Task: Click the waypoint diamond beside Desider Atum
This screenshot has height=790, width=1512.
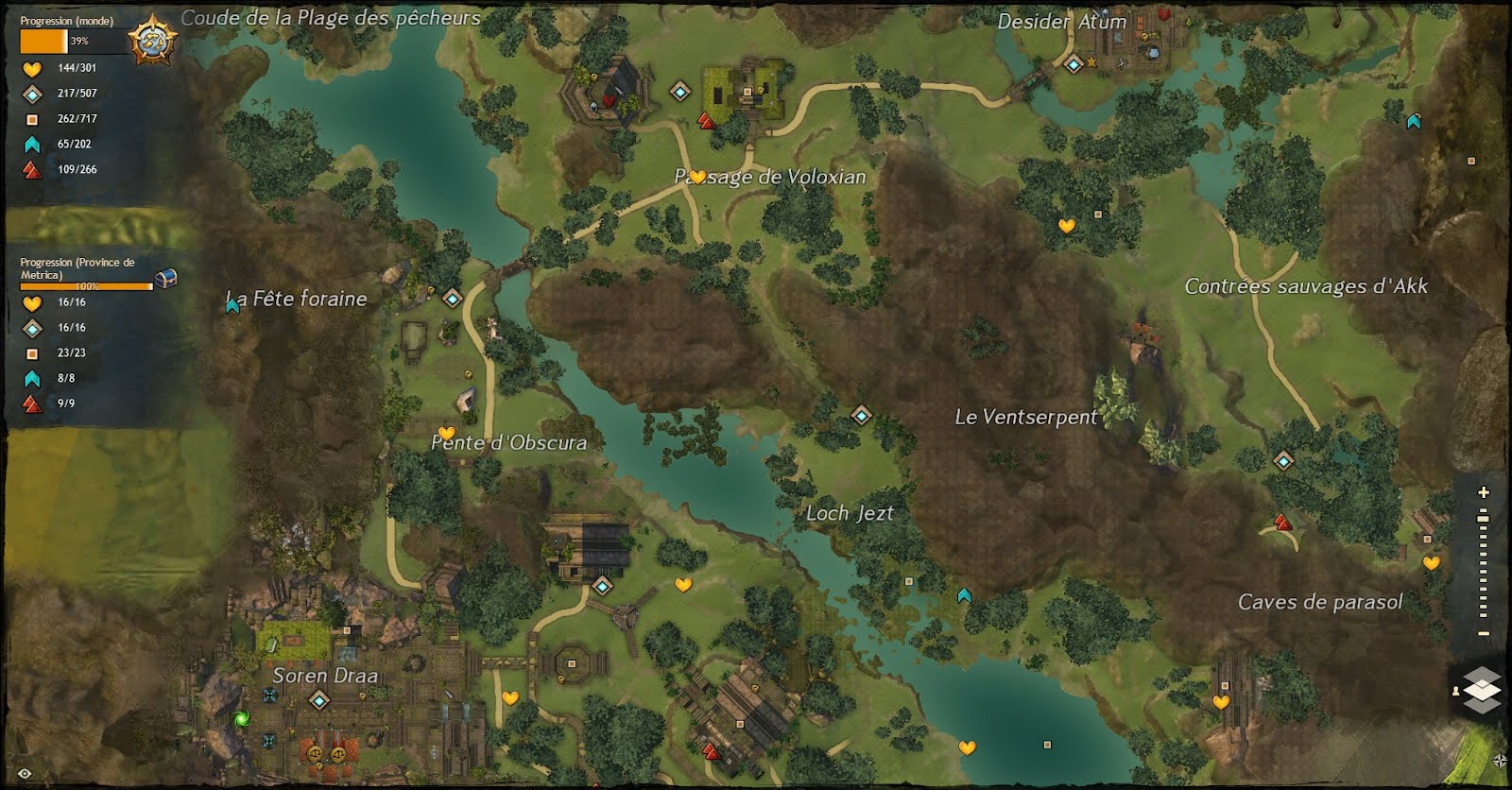Action: click(1073, 65)
